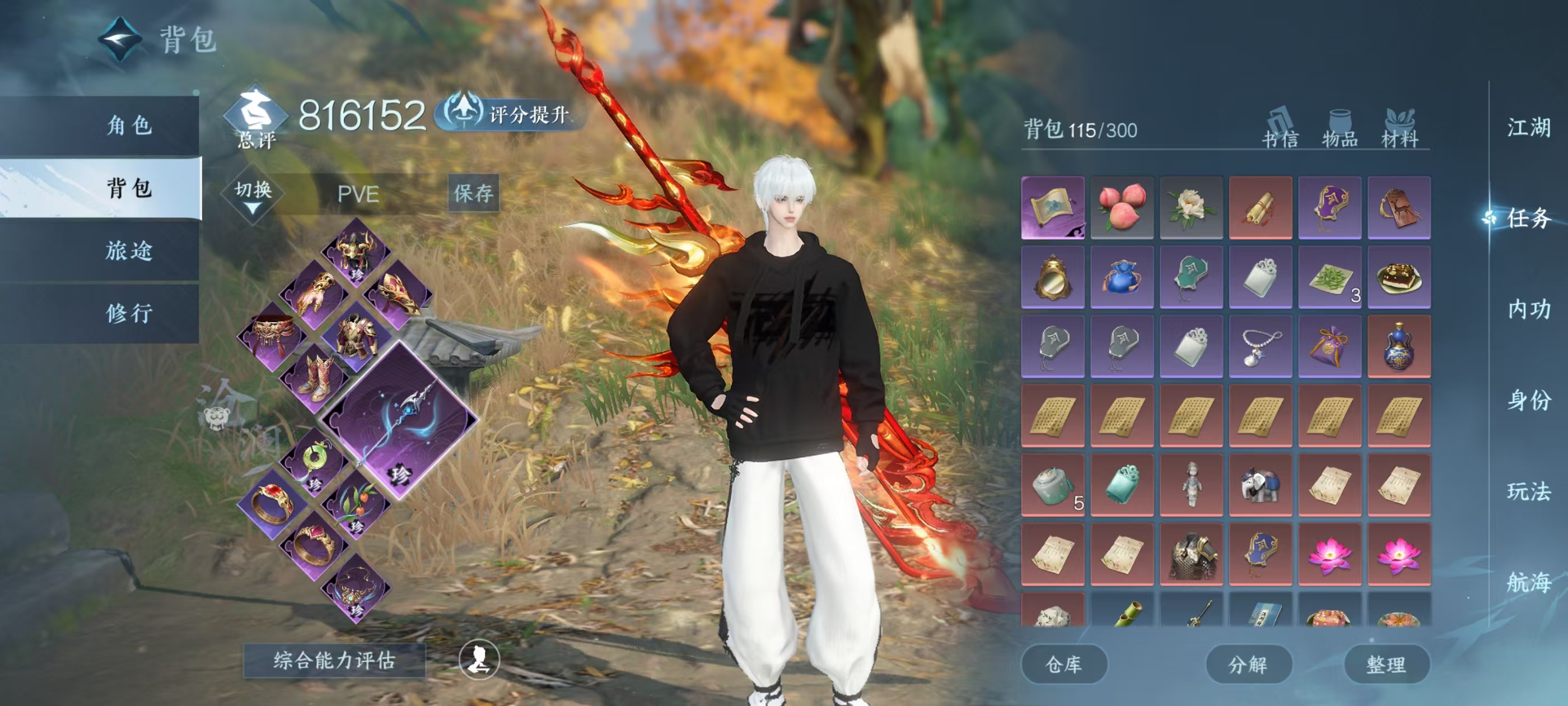The image size is (1568, 706).
Task: Show the 材料 materials category
Action: coord(1399,130)
